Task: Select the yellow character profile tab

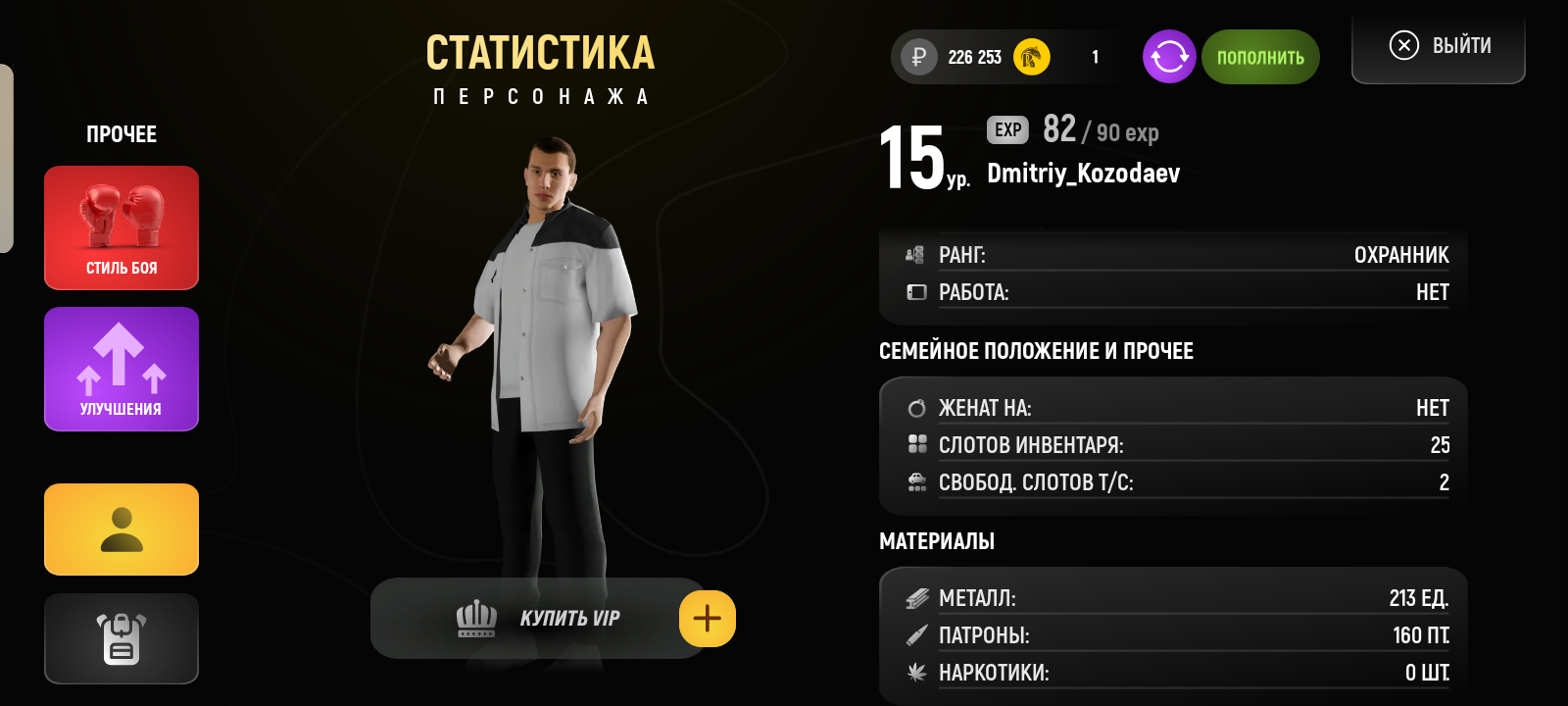Action: coord(122,529)
